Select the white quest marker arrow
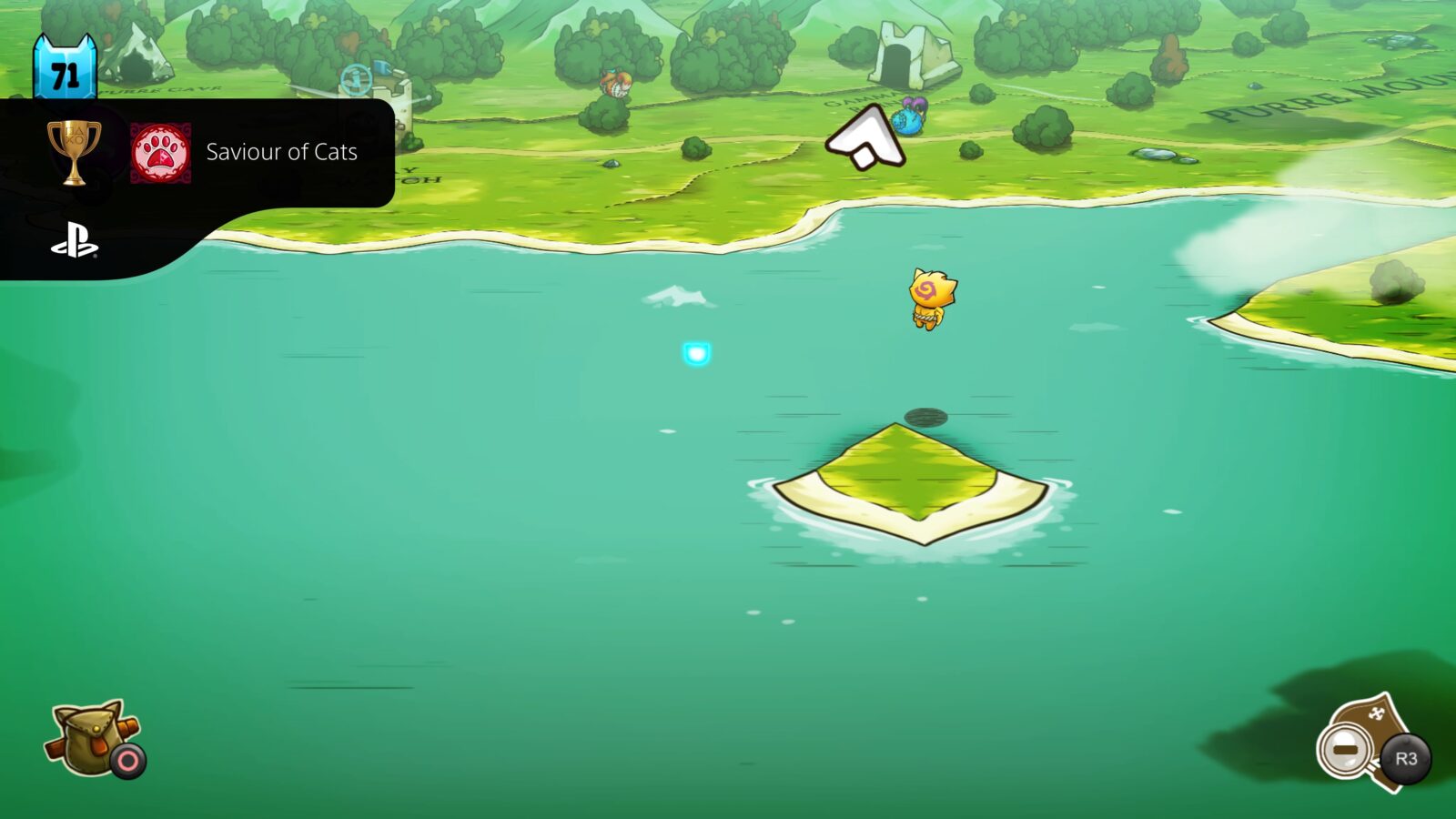1456x819 pixels. tap(864, 136)
